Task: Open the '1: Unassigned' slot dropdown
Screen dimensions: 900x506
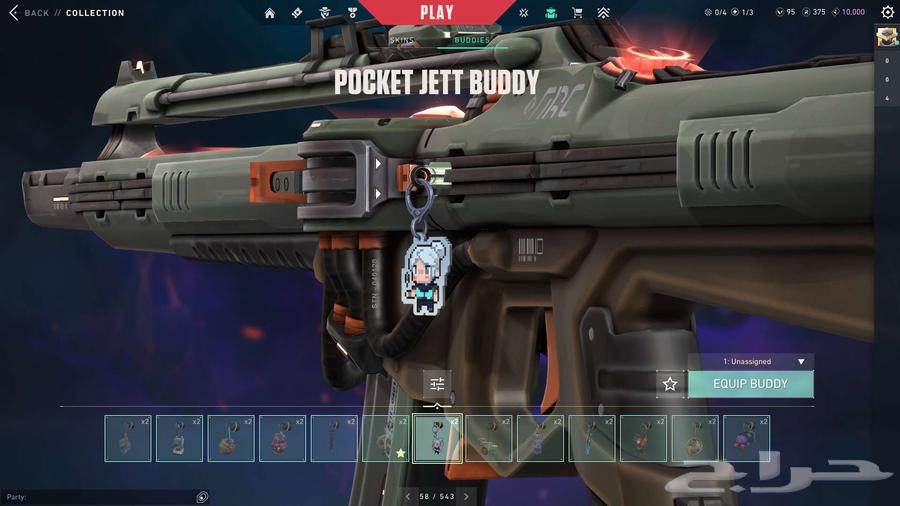Action: point(751,362)
